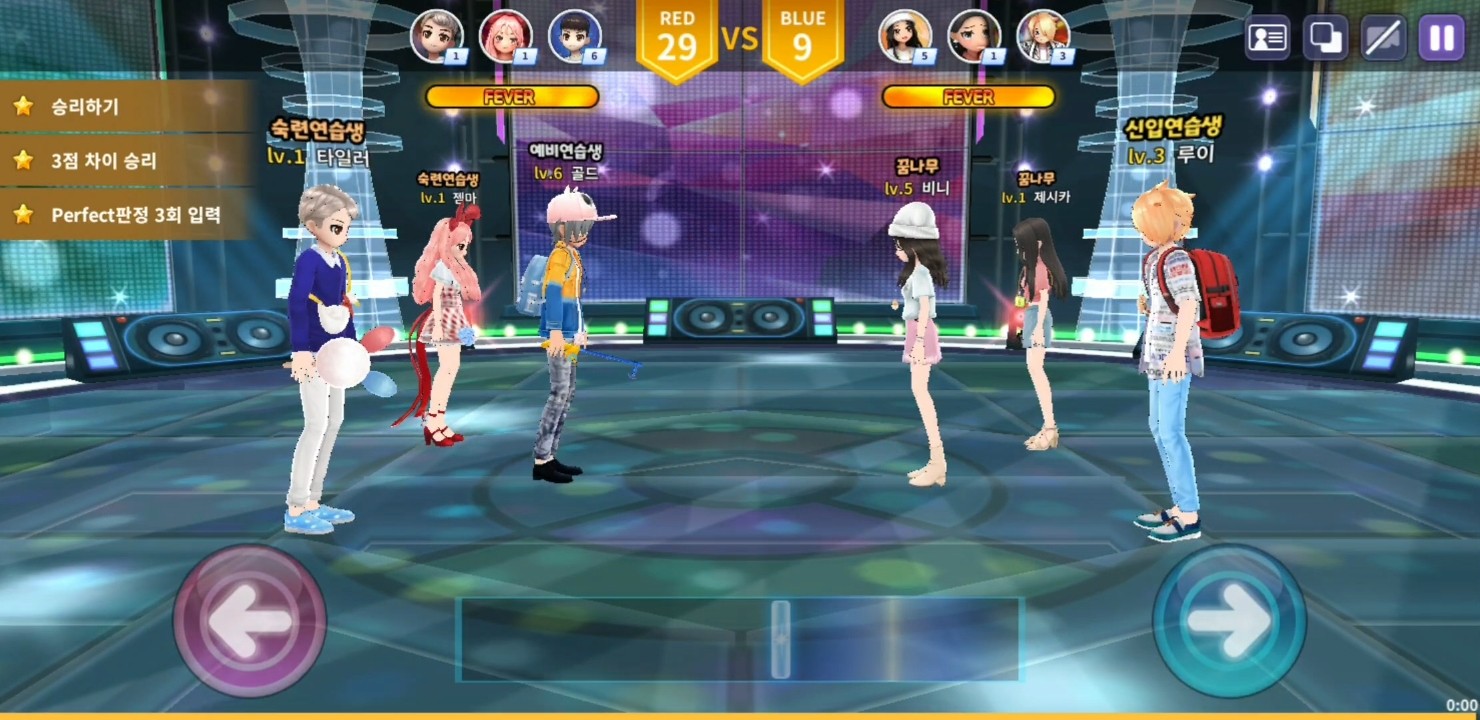Select the blonde blue team portrait

point(1043,36)
